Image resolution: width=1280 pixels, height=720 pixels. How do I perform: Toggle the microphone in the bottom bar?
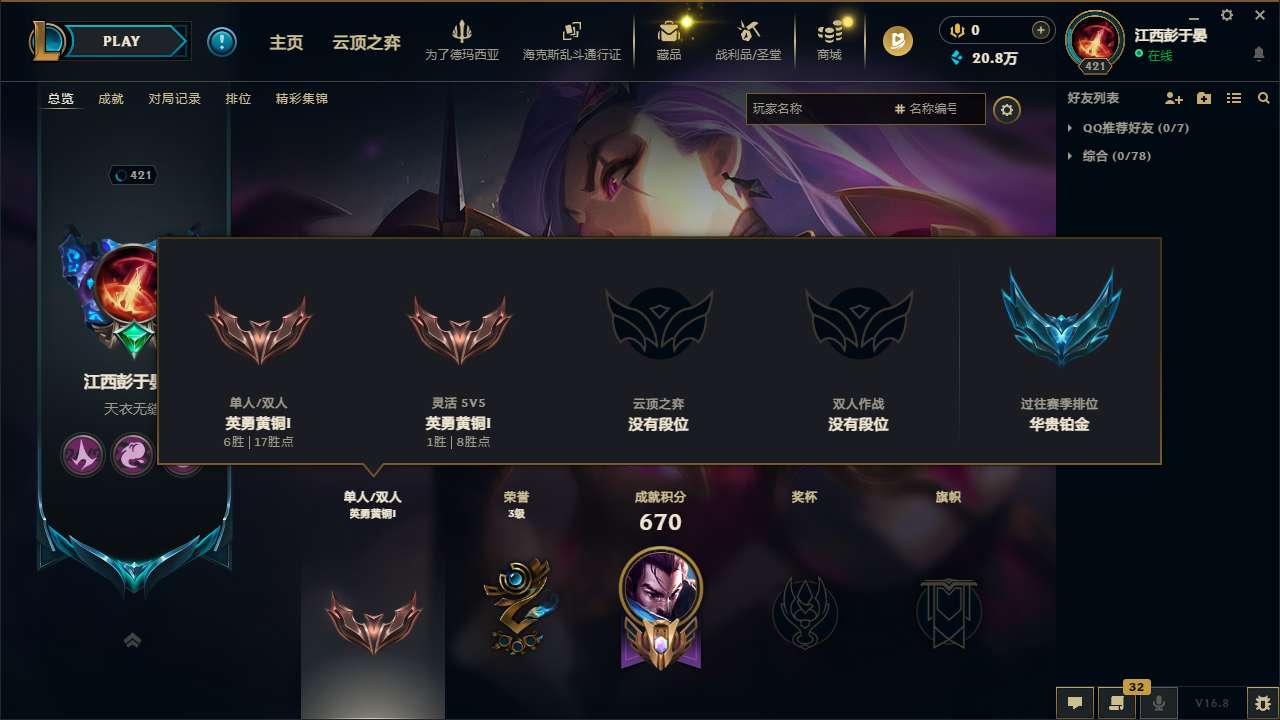click(1158, 703)
